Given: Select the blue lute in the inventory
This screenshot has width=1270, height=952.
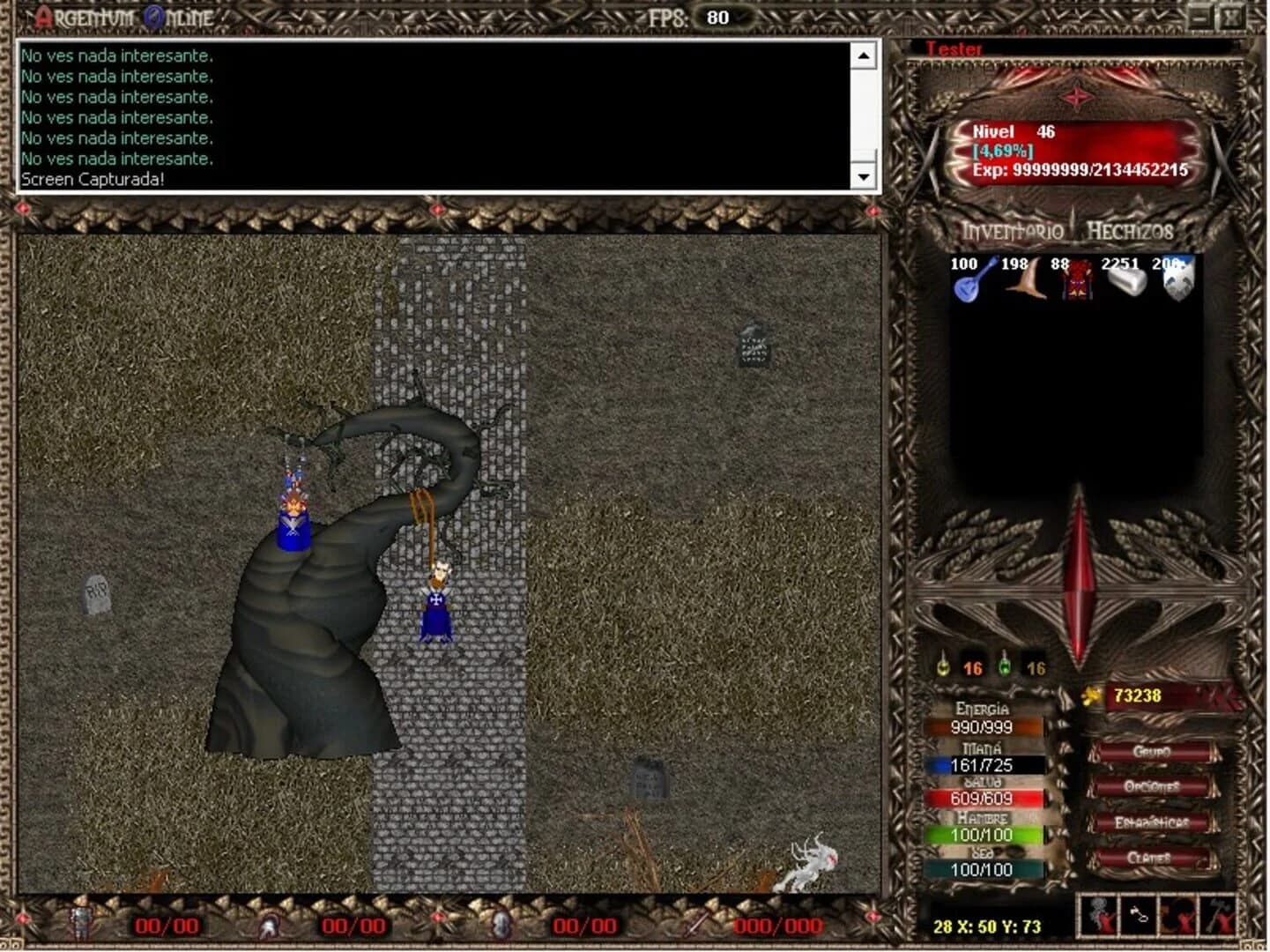Looking at the screenshot, I should click(x=968, y=282).
